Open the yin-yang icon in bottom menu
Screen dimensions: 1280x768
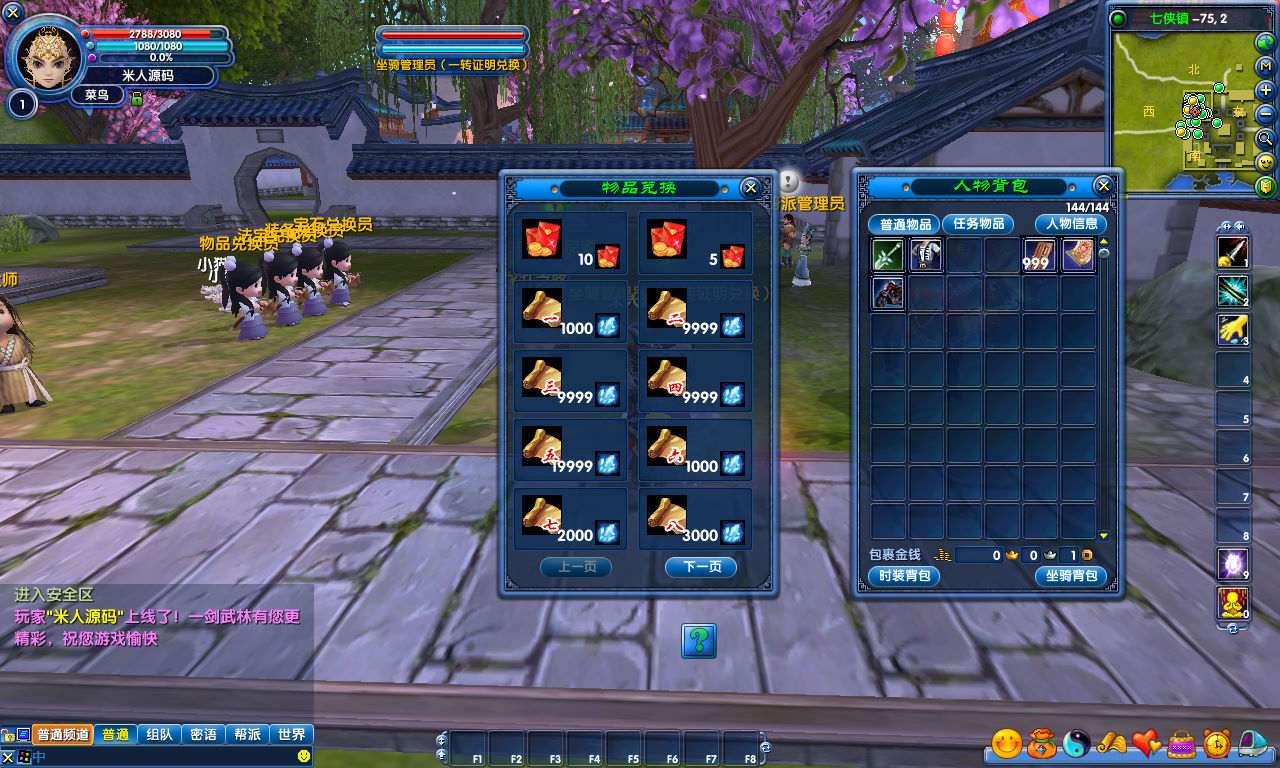pos(1076,743)
